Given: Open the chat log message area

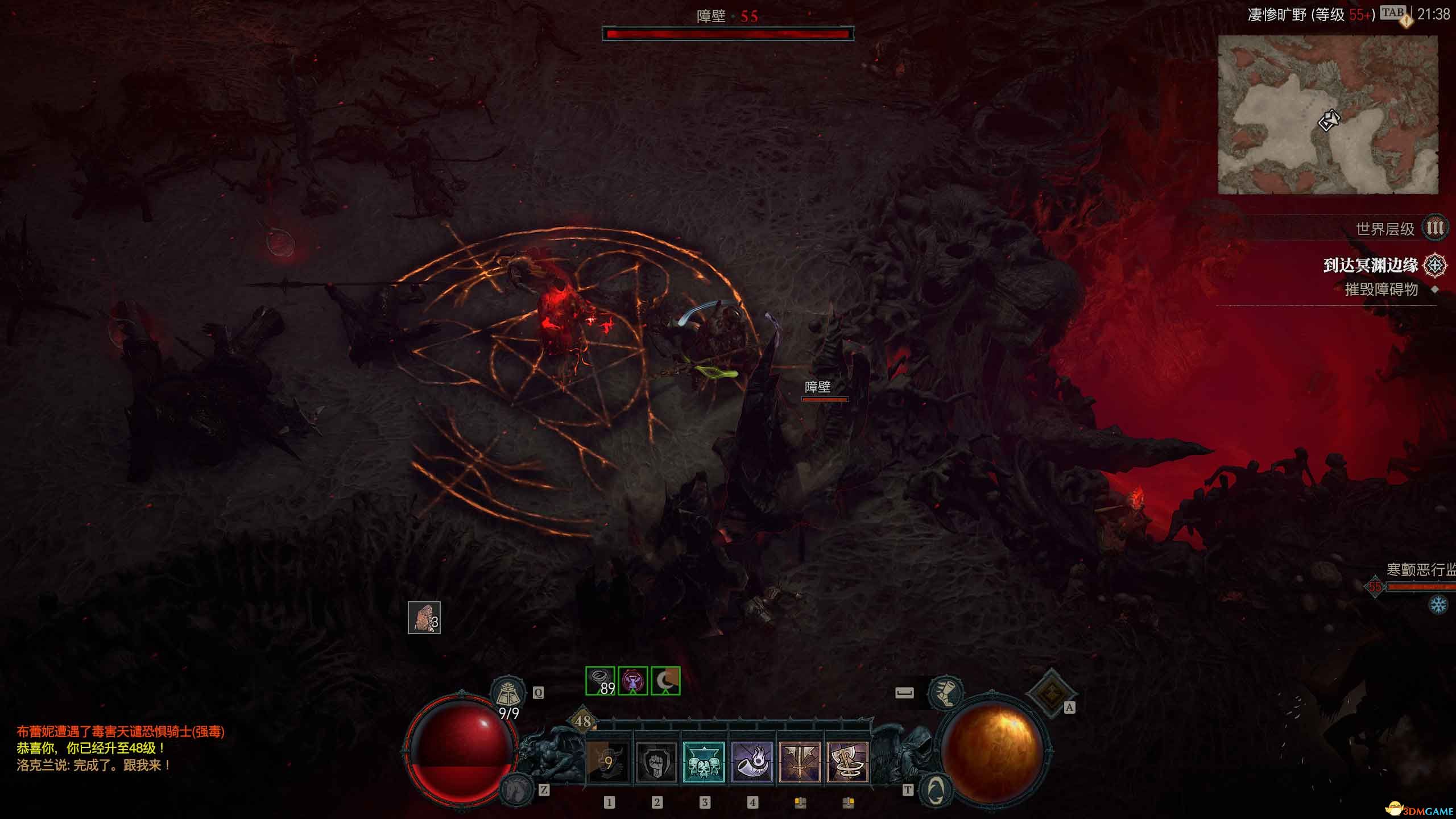Looking at the screenshot, I should tap(121, 748).
